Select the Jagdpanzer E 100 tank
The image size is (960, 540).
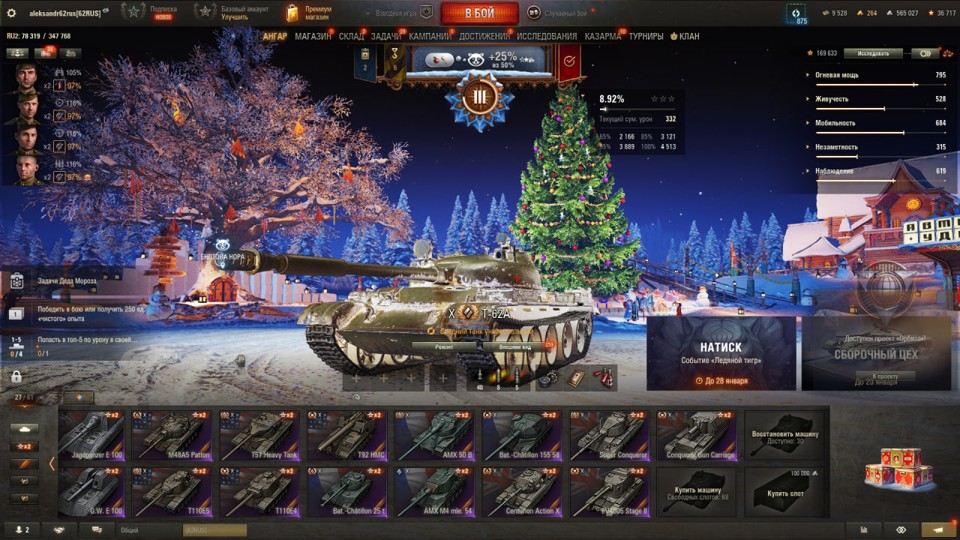(92, 435)
